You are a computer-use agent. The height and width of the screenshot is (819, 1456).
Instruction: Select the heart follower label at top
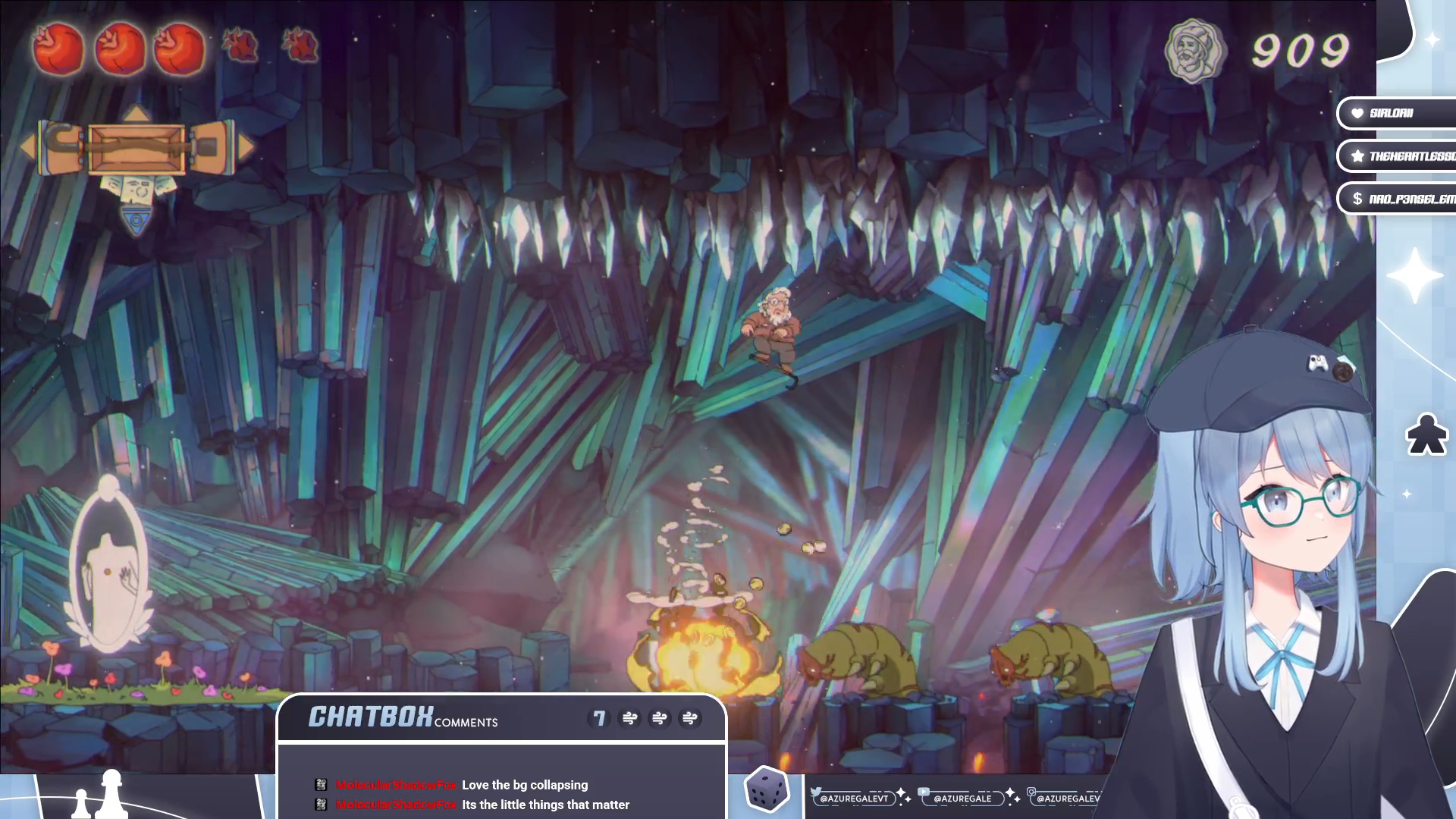[x=1395, y=113]
